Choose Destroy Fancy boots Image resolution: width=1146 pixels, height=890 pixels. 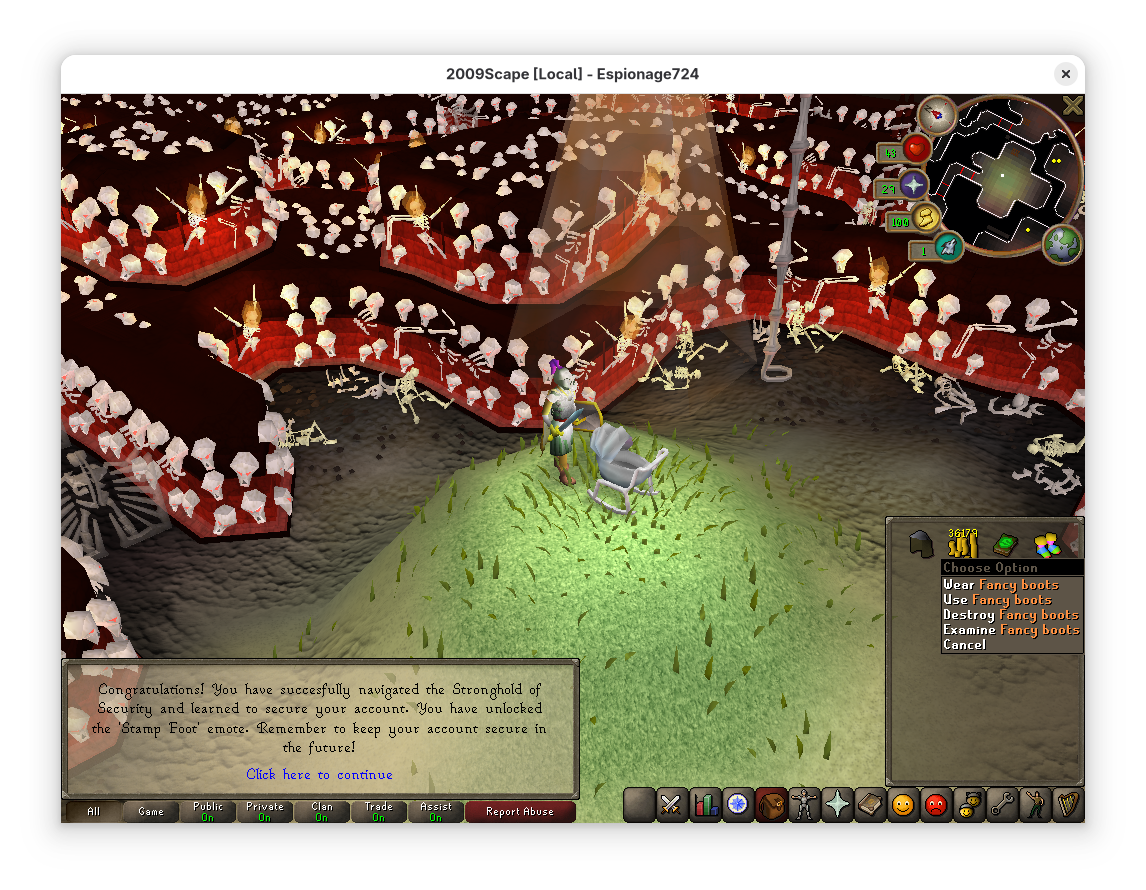(x=1010, y=615)
